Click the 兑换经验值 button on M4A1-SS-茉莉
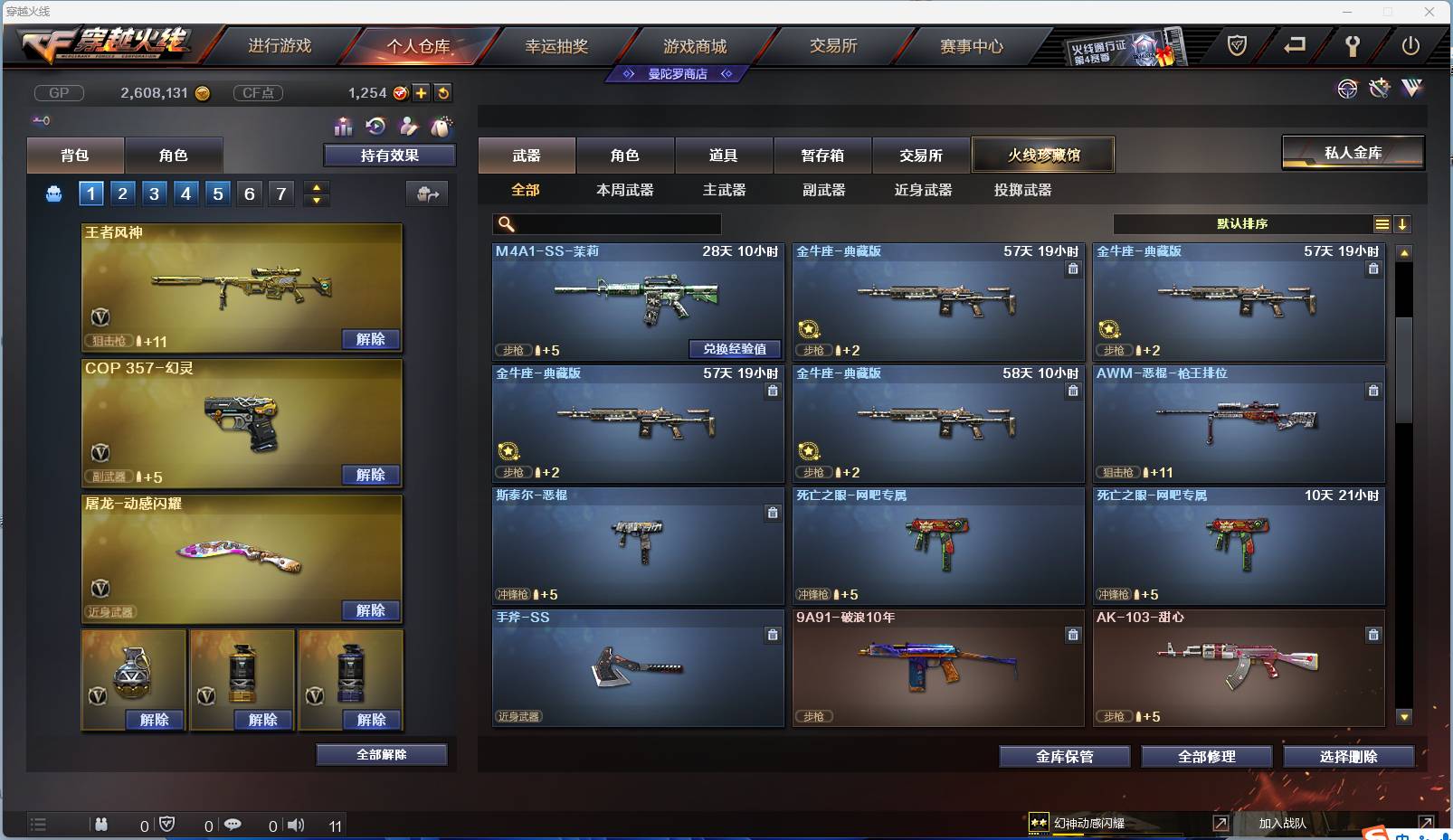Image resolution: width=1453 pixels, height=840 pixels. coord(736,349)
